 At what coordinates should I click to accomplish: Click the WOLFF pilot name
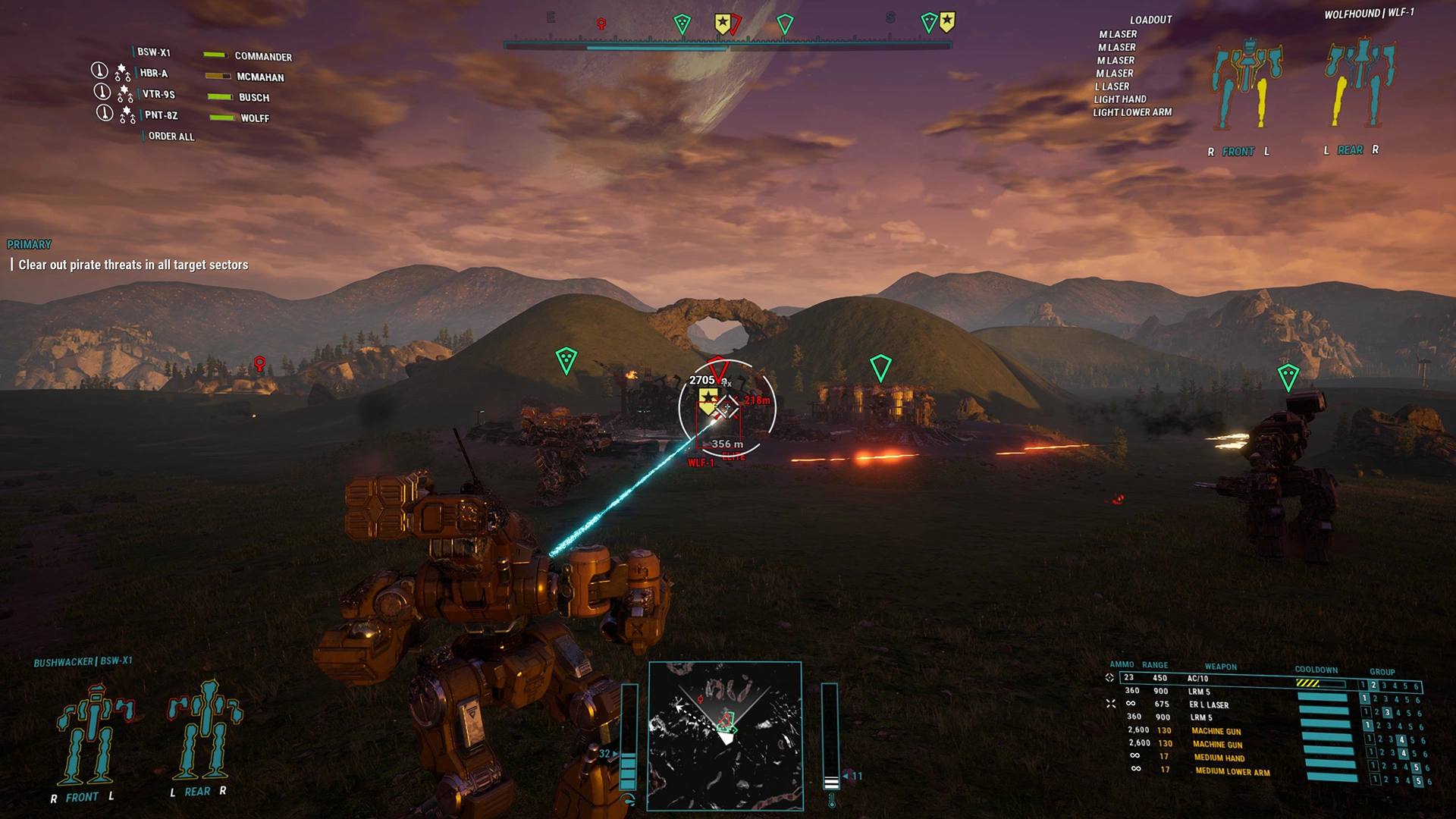pyautogui.click(x=255, y=118)
